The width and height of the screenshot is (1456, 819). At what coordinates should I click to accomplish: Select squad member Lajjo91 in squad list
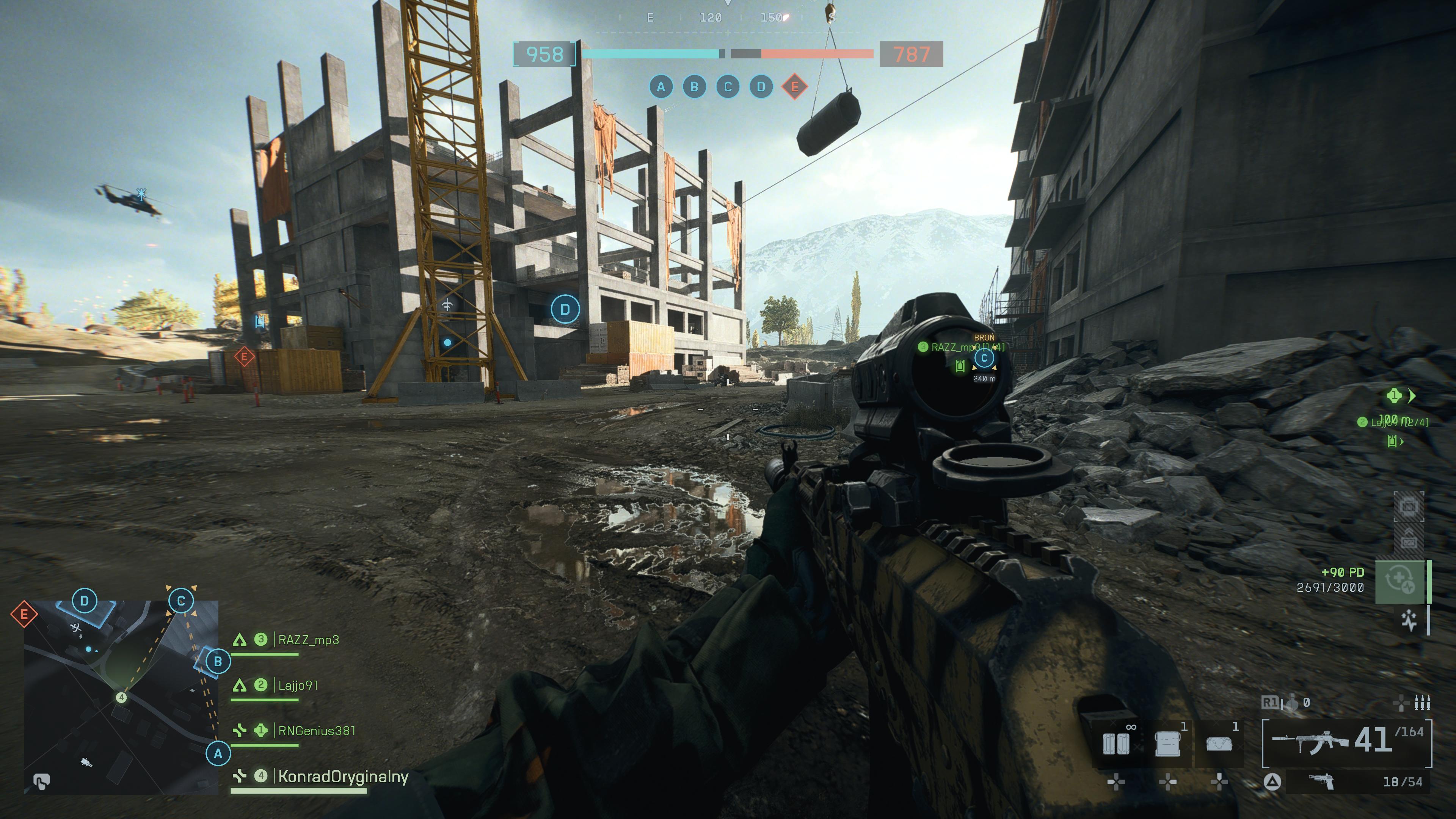click(298, 686)
